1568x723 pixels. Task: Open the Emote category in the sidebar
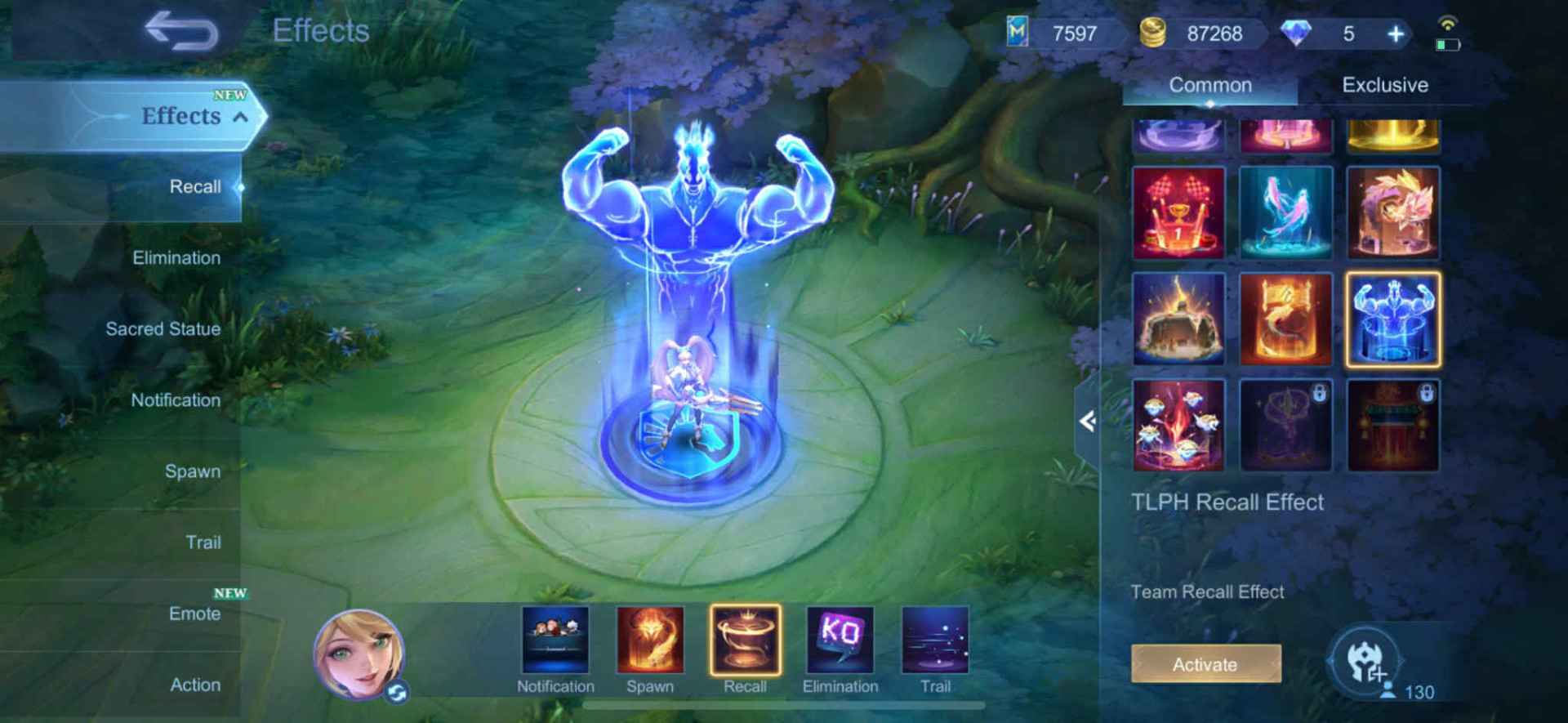195,614
